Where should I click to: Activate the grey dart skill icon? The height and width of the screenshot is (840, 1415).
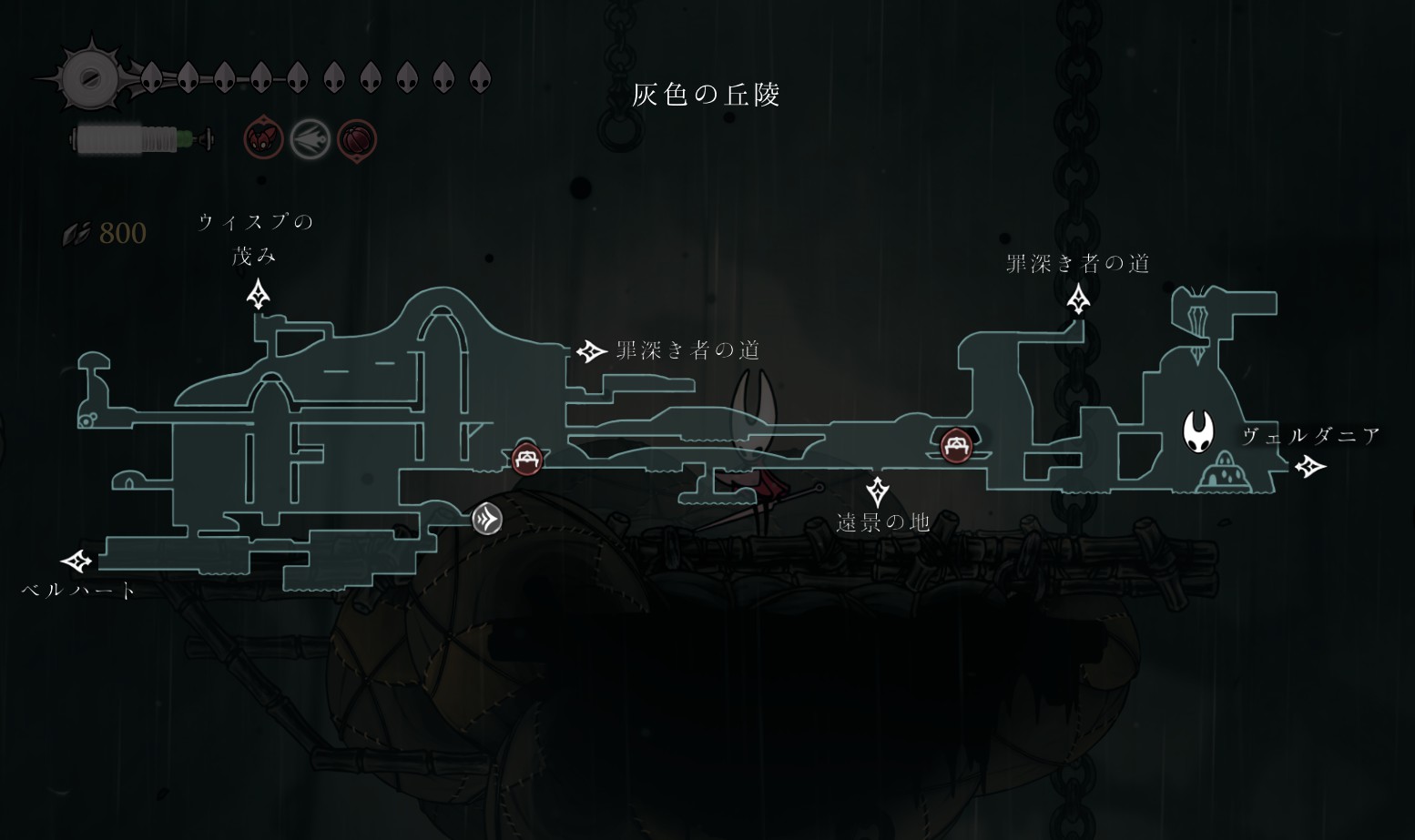310,140
